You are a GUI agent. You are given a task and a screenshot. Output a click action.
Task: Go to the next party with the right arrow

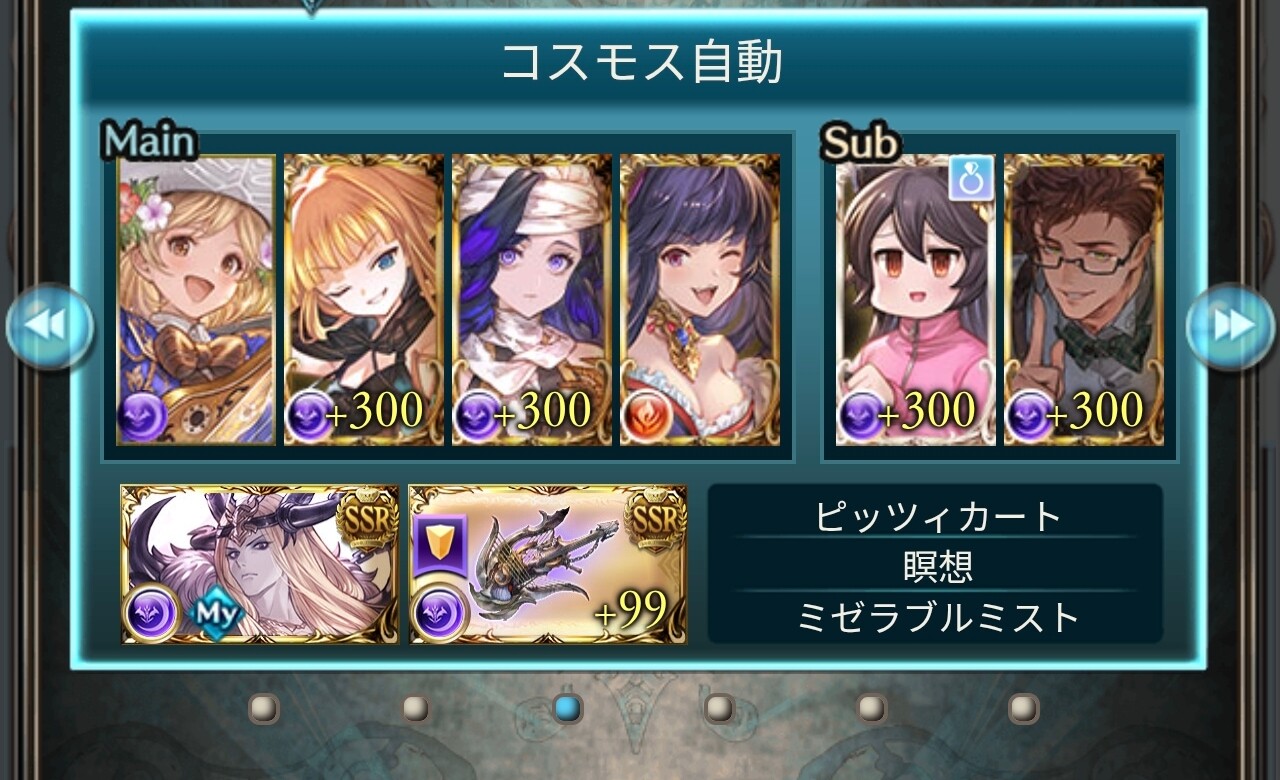[1229, 326]
